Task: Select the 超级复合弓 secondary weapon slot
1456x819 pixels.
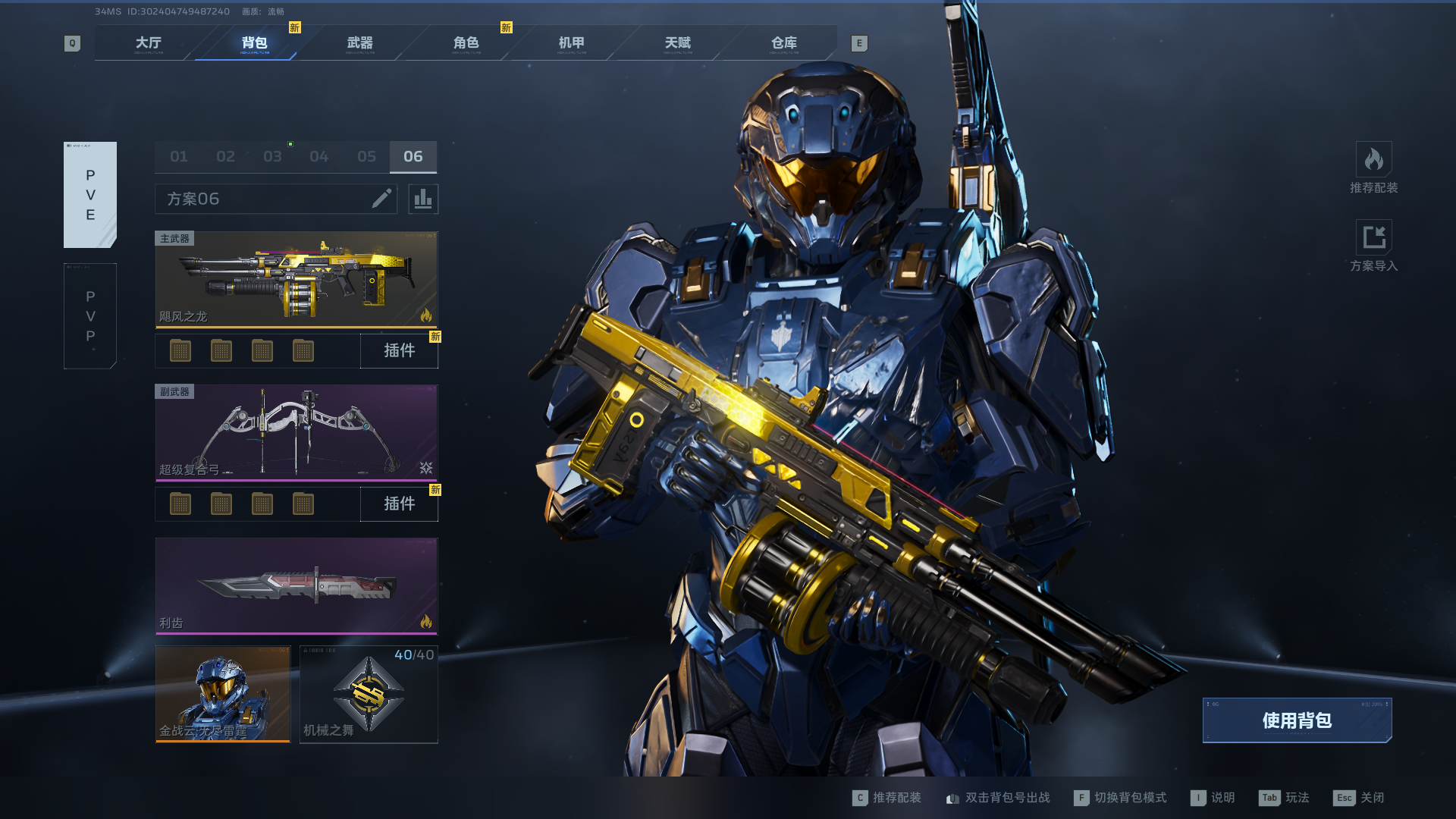Action: 297,433
